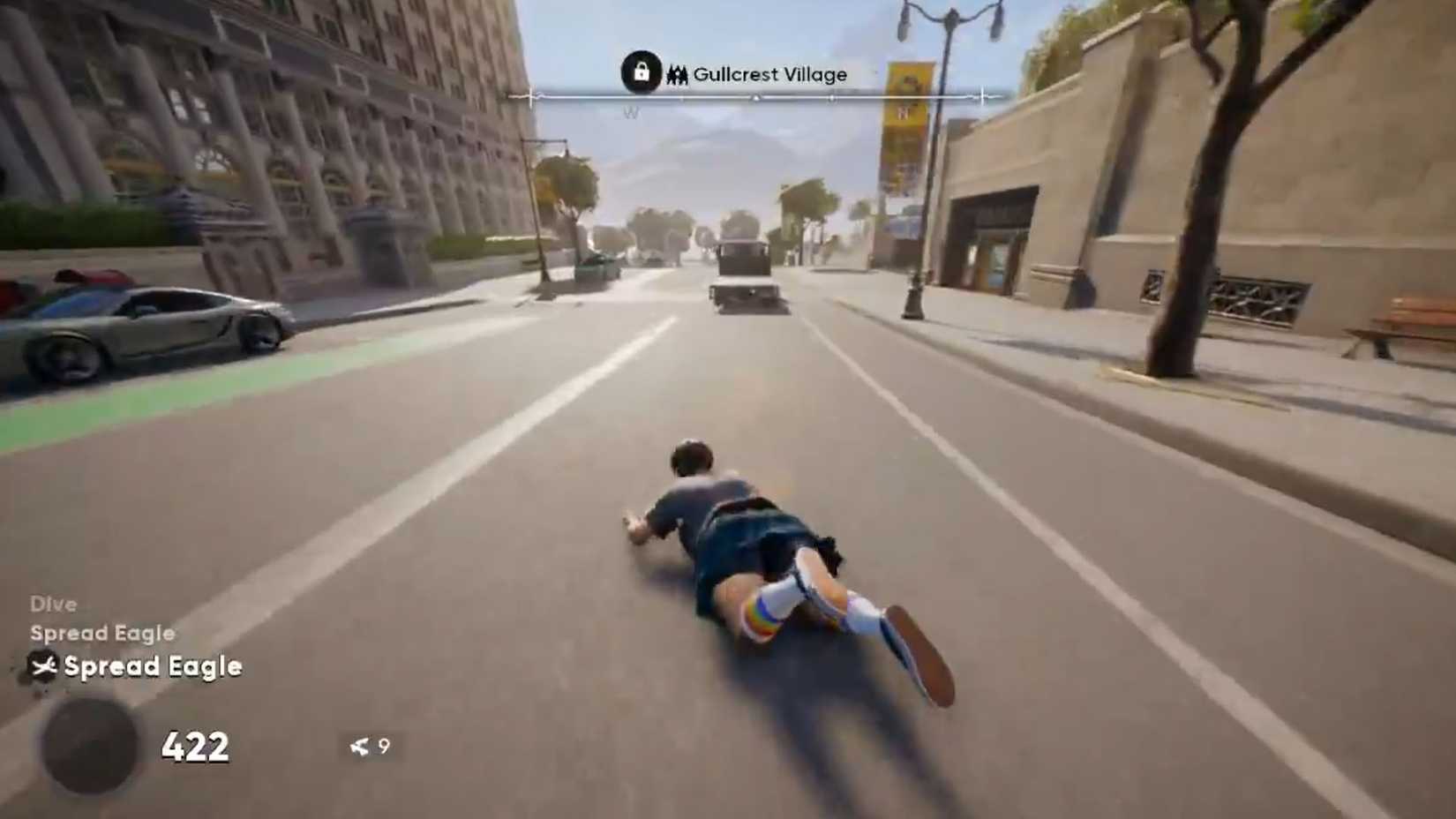Expand the trick list above Spread Eagle
1456x819 pixels.
[x=101, y=633]
